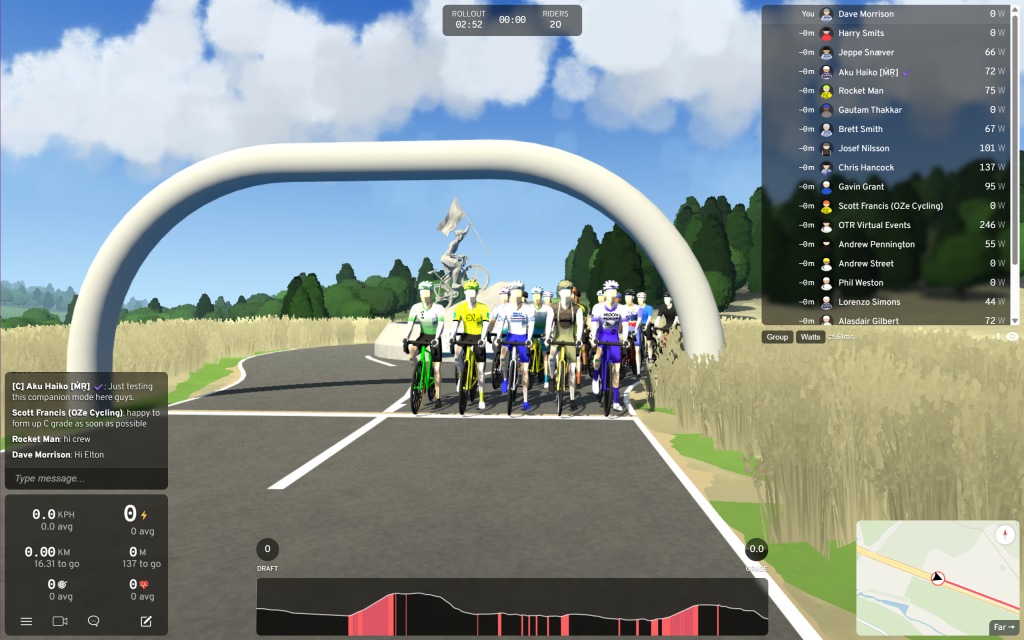
Task: Open the camera view options
Action: tap(60, 621)
